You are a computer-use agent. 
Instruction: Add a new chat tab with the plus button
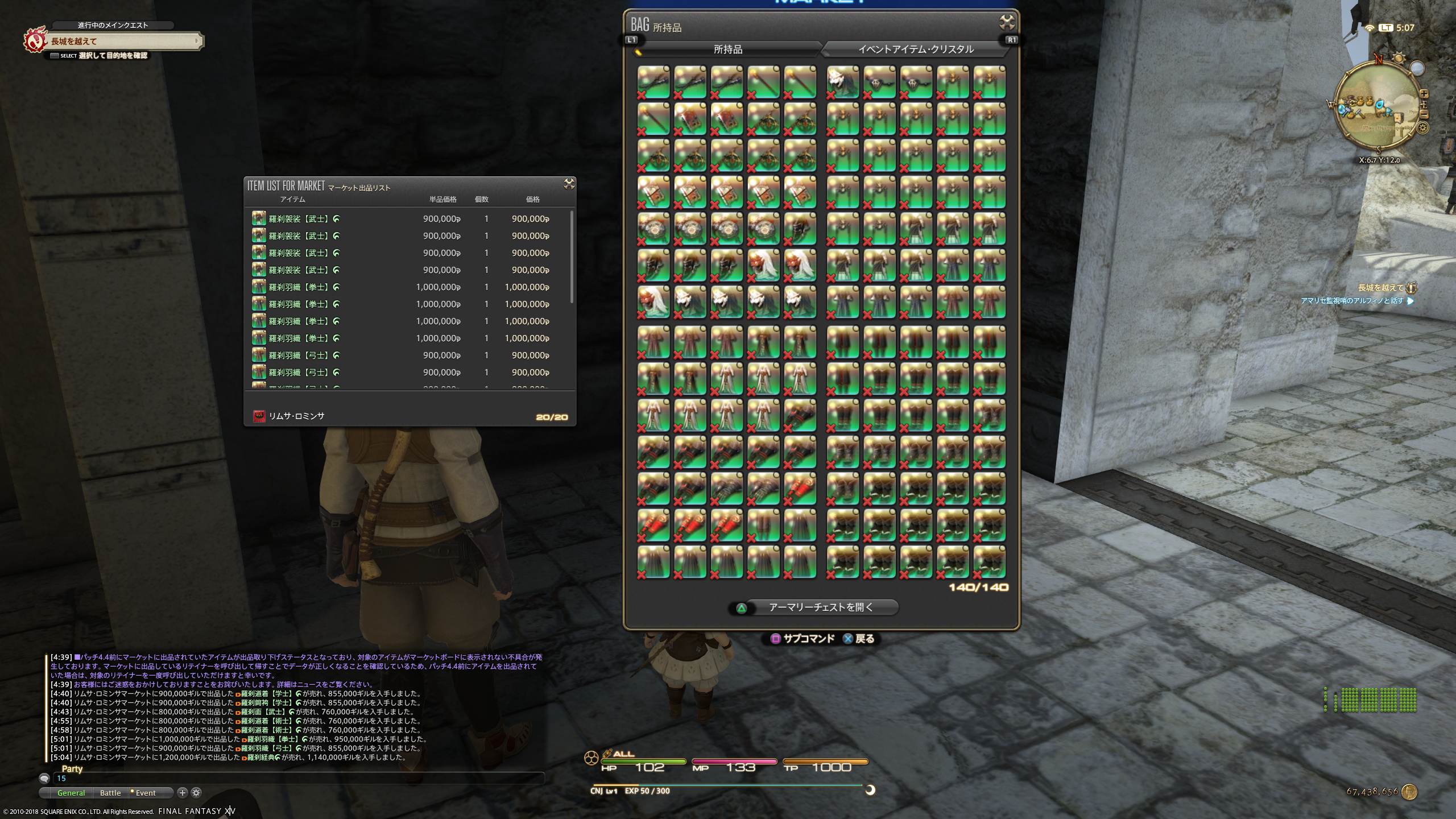(x=182, y=792)
